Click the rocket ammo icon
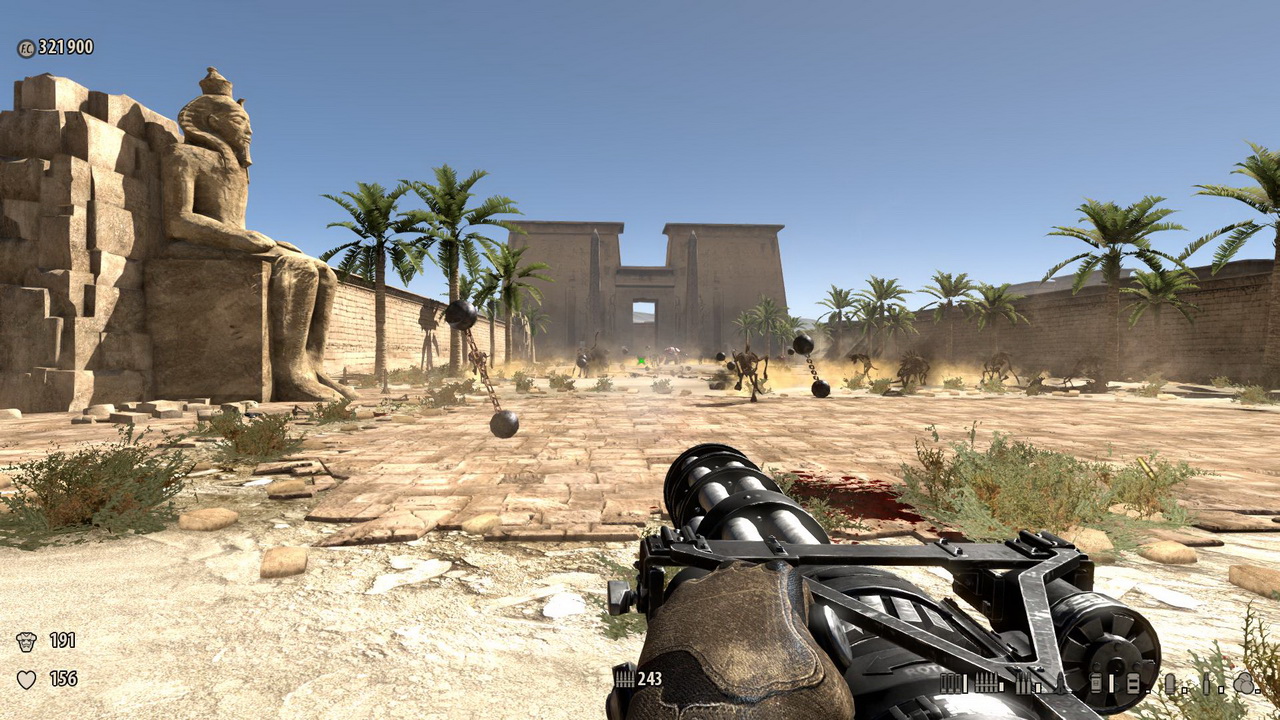The height and width of the screenshot is (720, 1280). (1060, 683)
